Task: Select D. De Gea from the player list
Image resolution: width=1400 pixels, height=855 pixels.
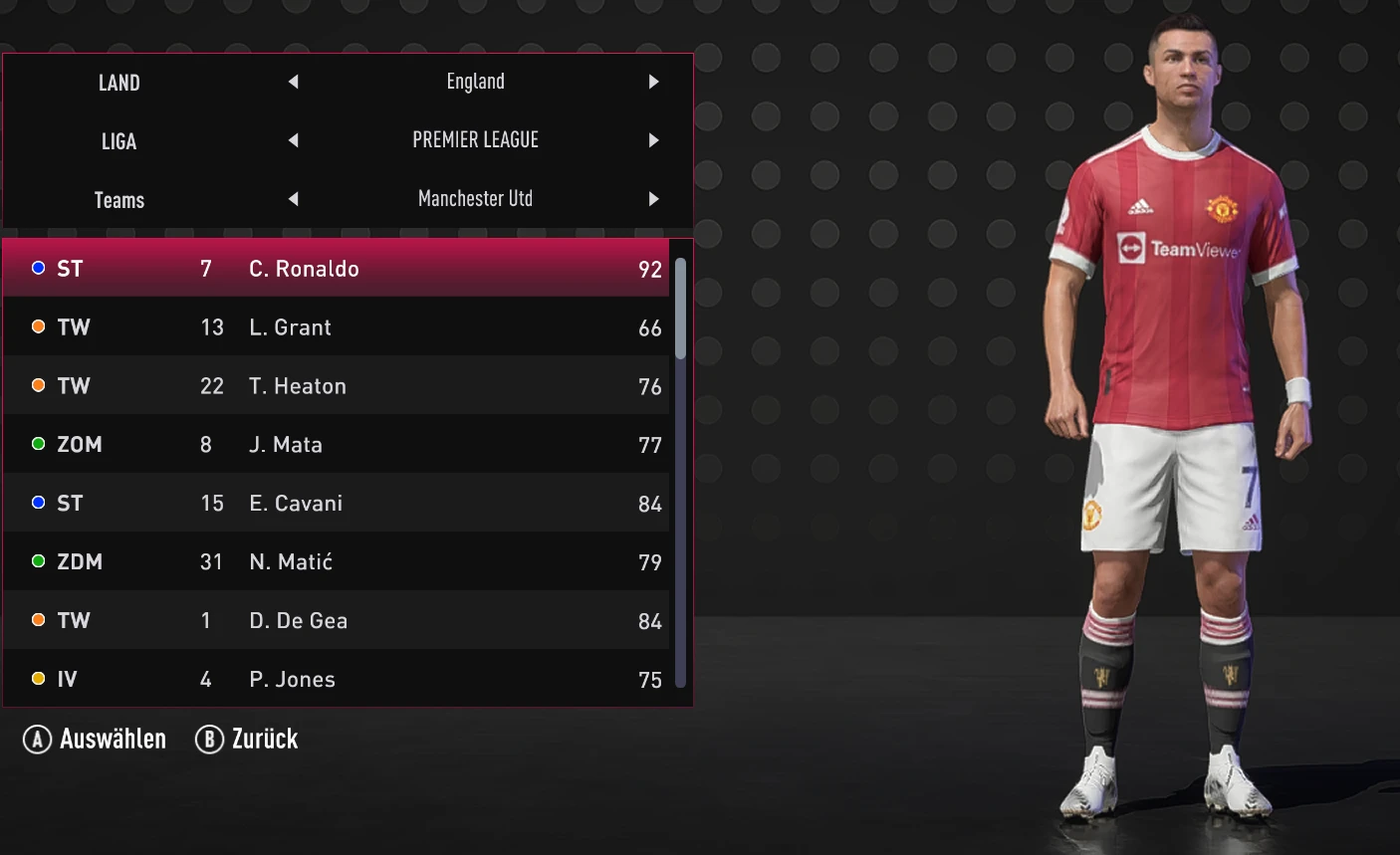Action: (299, 620)
